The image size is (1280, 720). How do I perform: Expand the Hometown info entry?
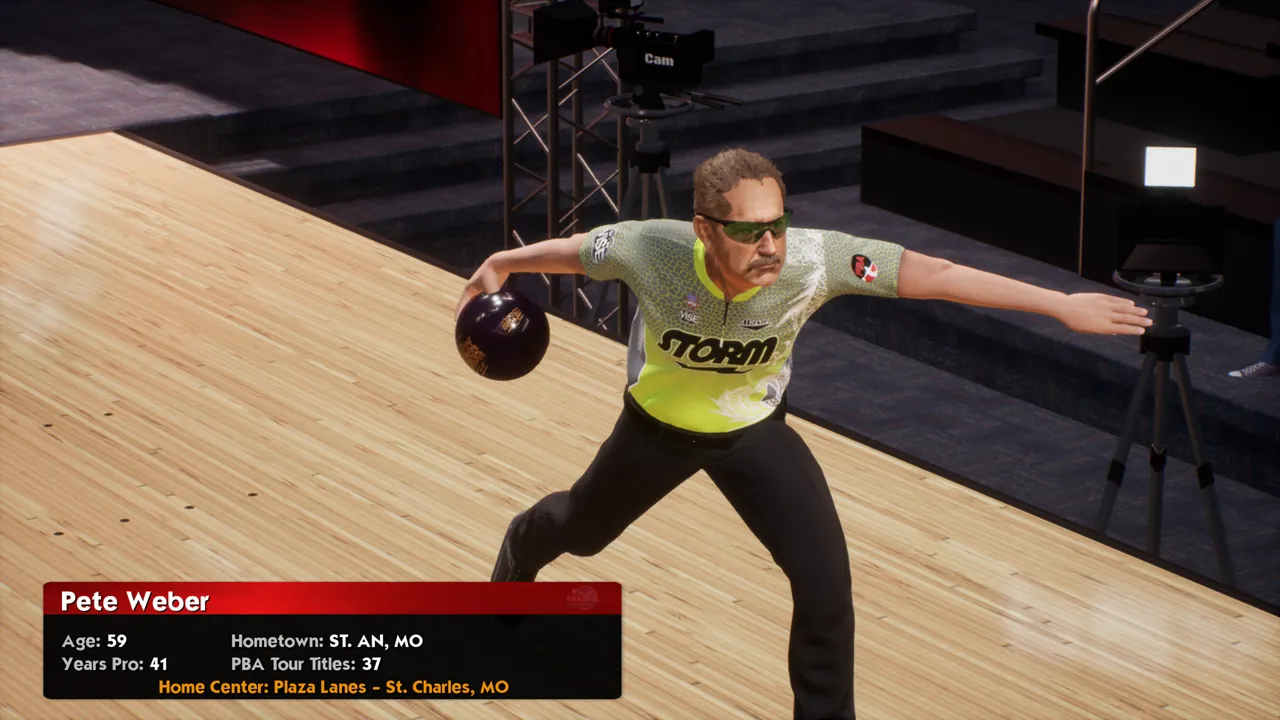(x=326, y=641)
